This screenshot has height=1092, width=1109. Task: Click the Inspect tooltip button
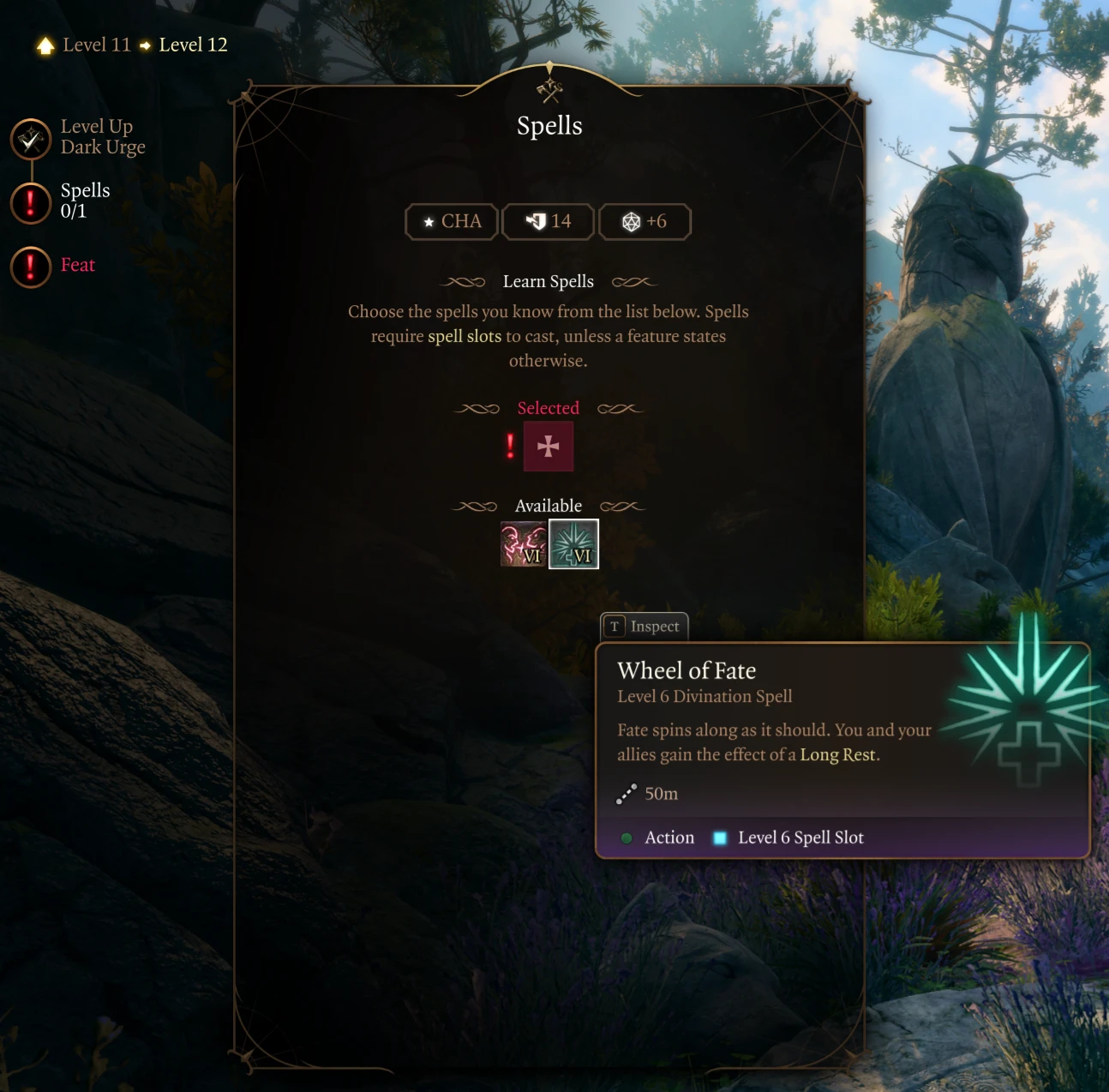pos(644,627)
